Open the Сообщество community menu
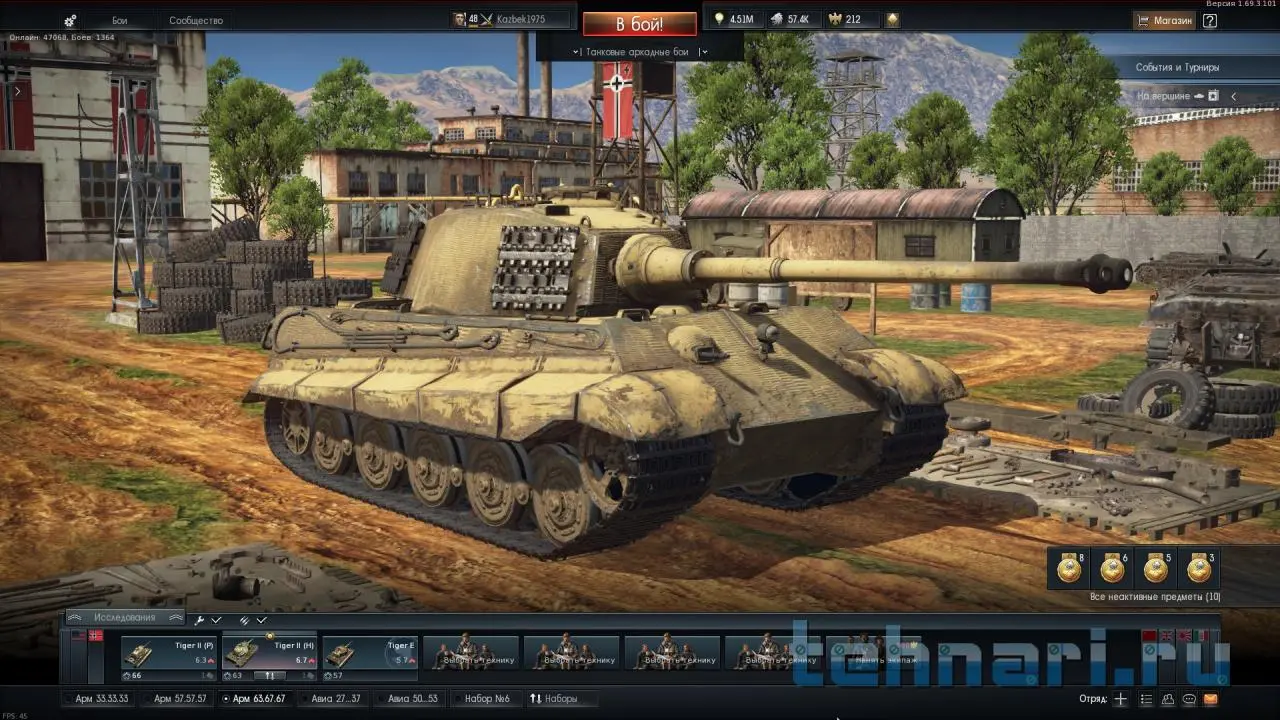 tap(196, 20)
